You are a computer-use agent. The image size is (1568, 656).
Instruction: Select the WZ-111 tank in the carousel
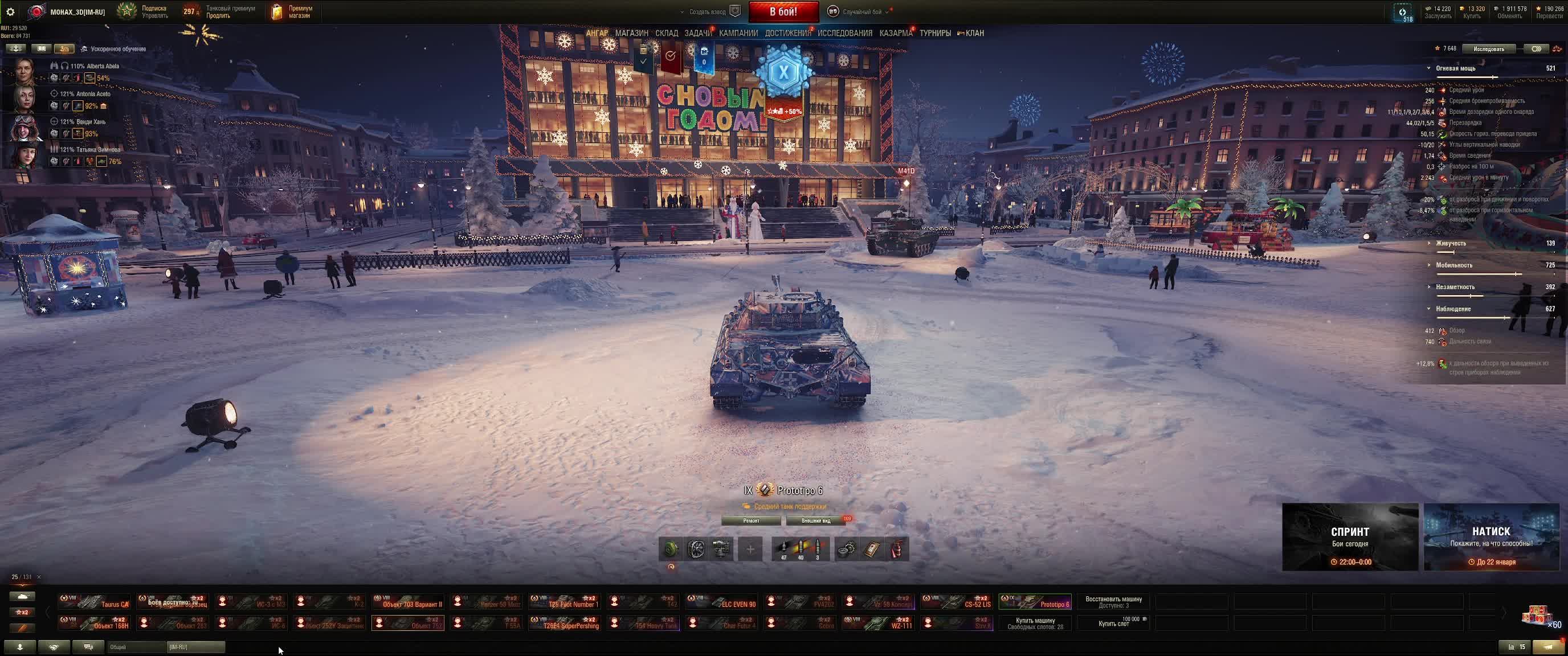point(878,623)
